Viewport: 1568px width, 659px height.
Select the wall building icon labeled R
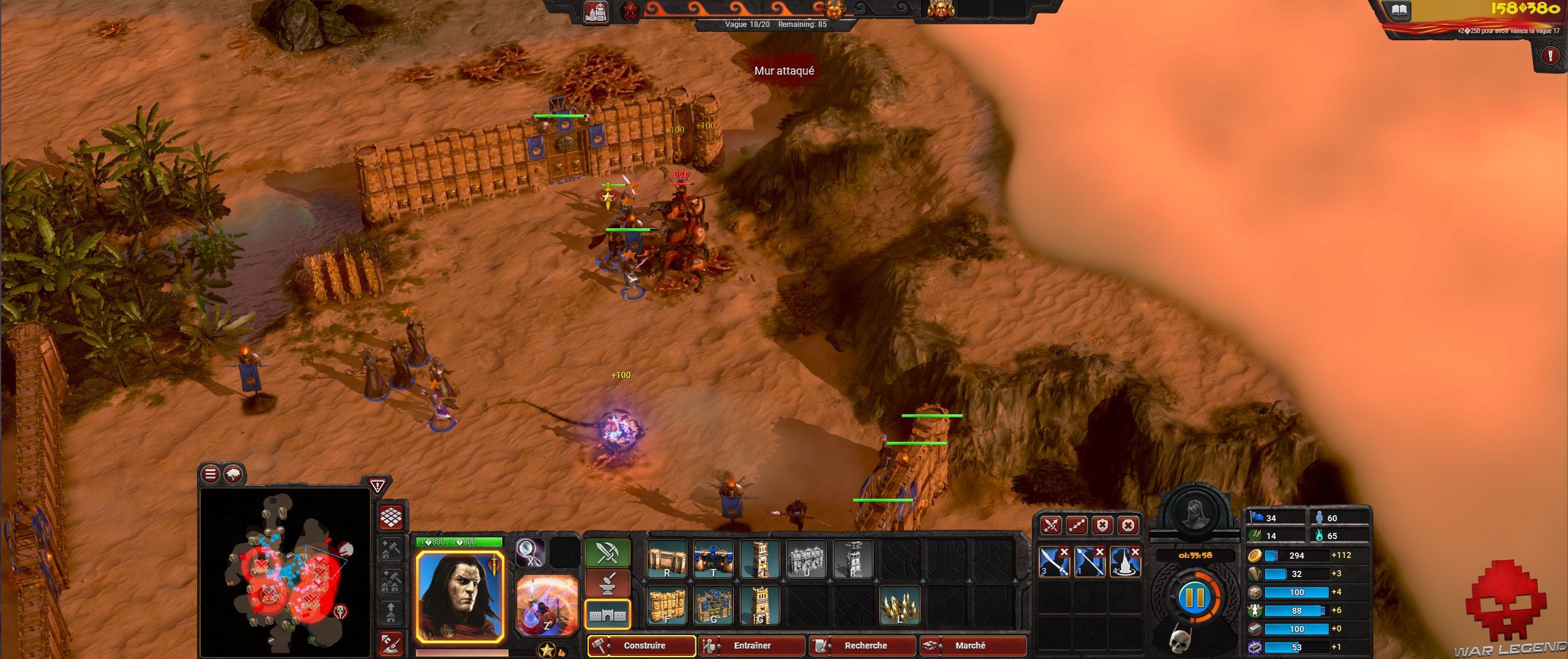(667, 560)
